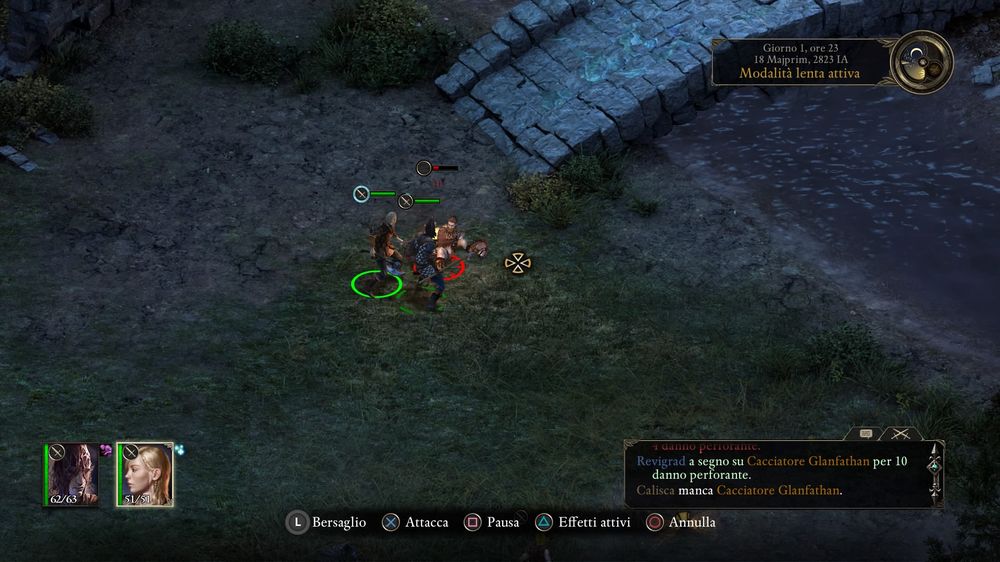Viewport: 1000px width, 562px height.
Task: Click the purple status effect icon beside first portrait
Action: click(104, 451)
